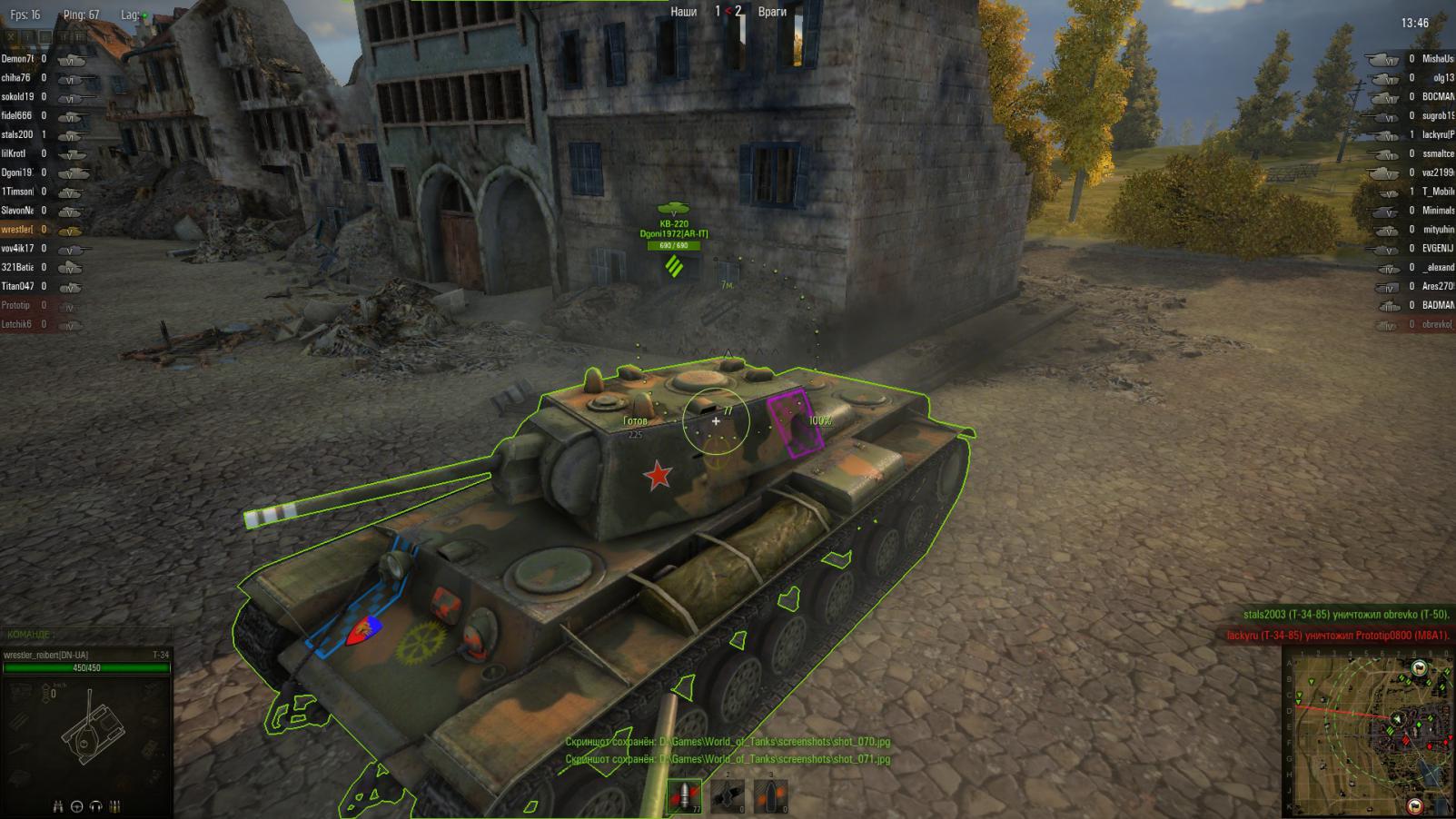This screenshot has width=1456, height=819.
Task: Click the shells loader icon in damage panel
Action: 114,806
